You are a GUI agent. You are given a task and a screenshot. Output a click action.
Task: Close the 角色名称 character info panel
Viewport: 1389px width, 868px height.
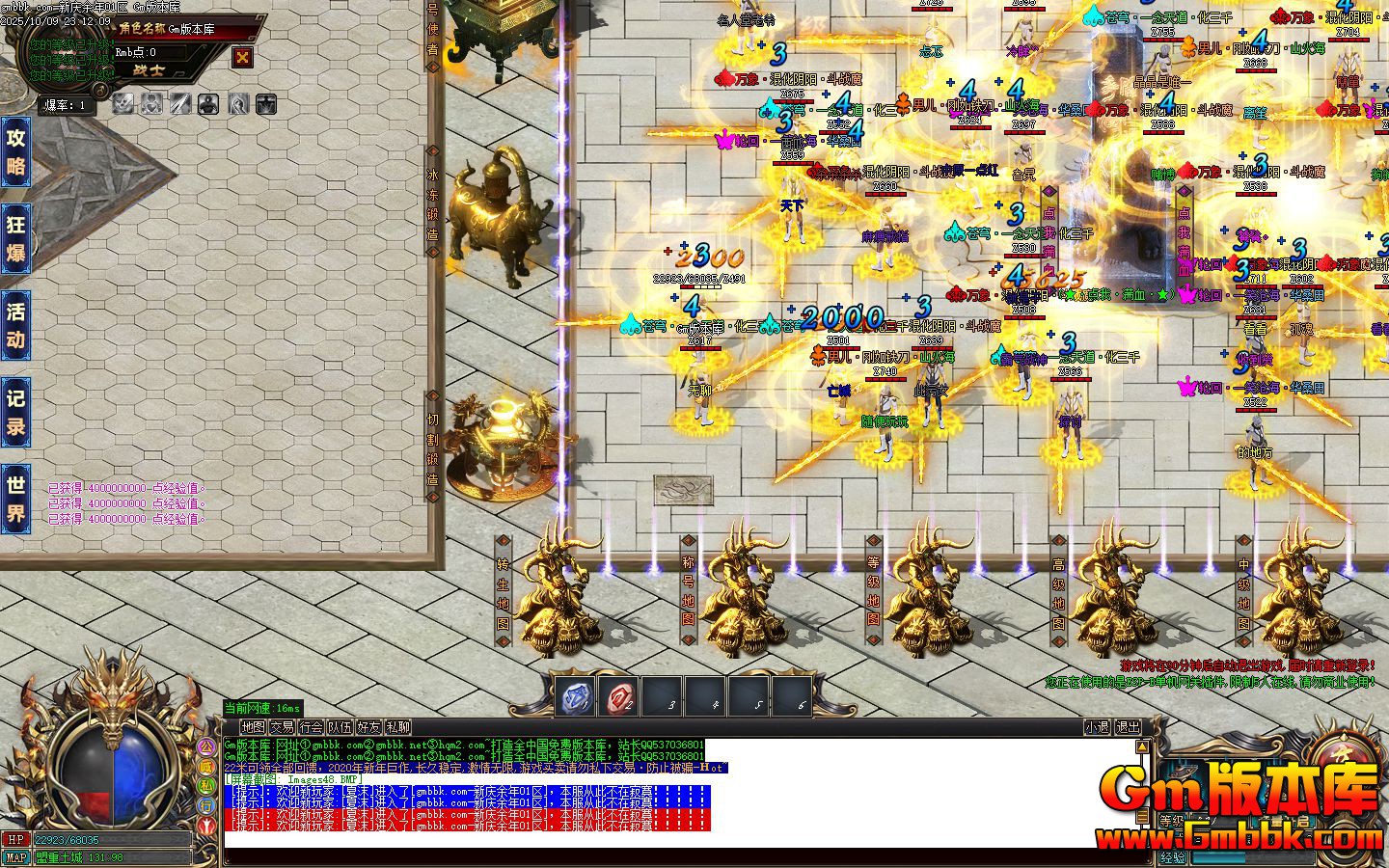click(x=240, y=58)
